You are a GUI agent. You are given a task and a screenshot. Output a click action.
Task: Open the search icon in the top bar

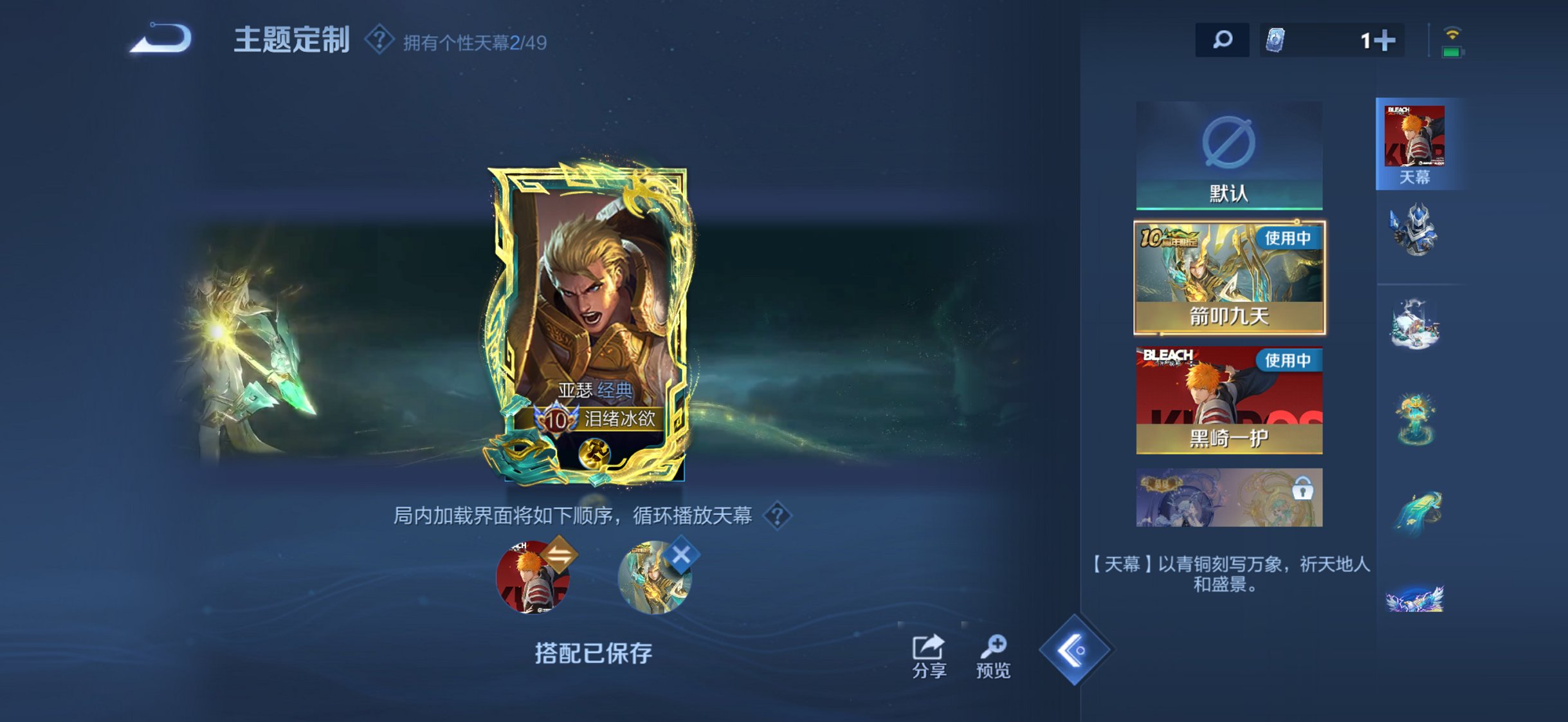[x=1221, y=40]
